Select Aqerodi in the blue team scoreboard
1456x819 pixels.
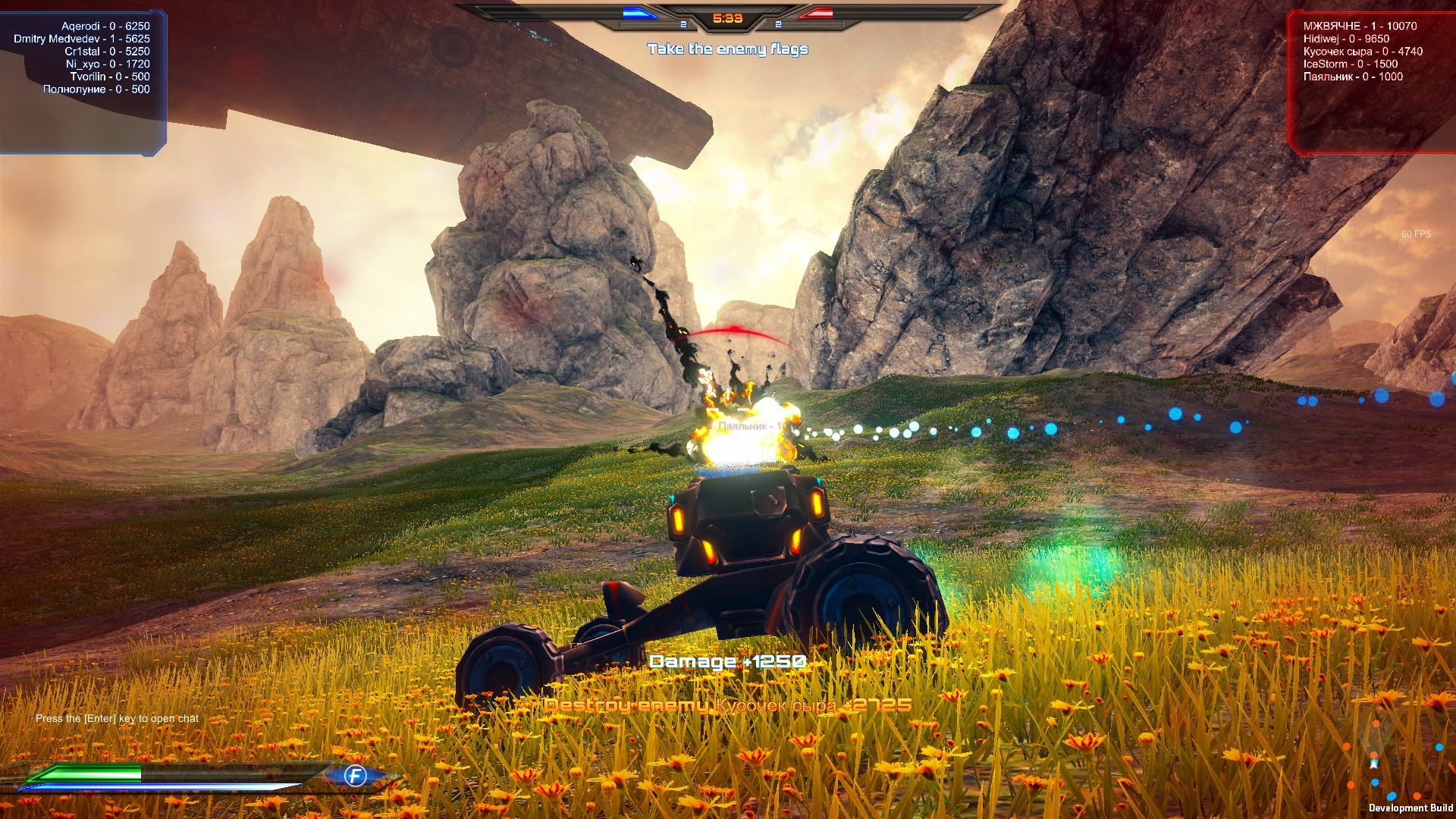point(105,26)
